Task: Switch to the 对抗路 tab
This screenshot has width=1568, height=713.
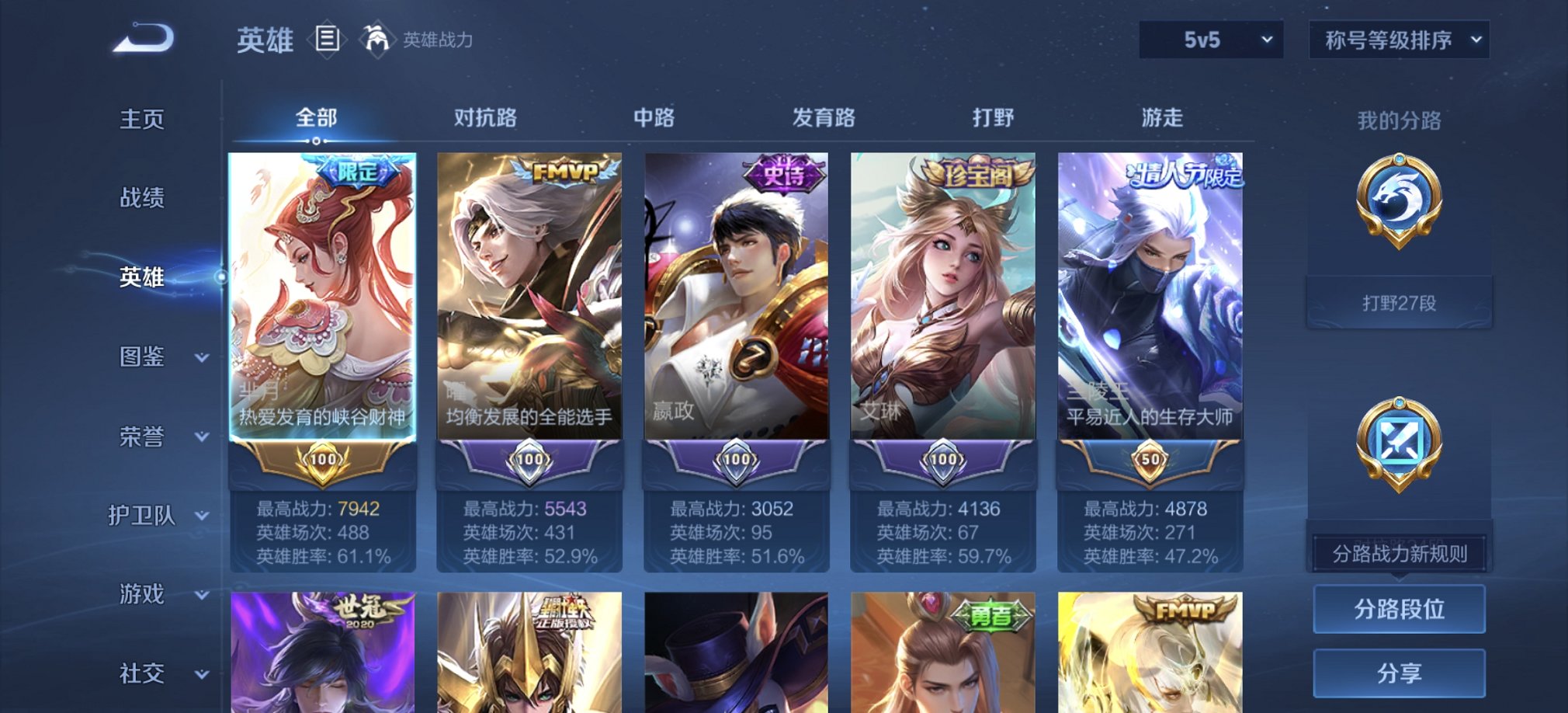Action: tap(485, 118)
